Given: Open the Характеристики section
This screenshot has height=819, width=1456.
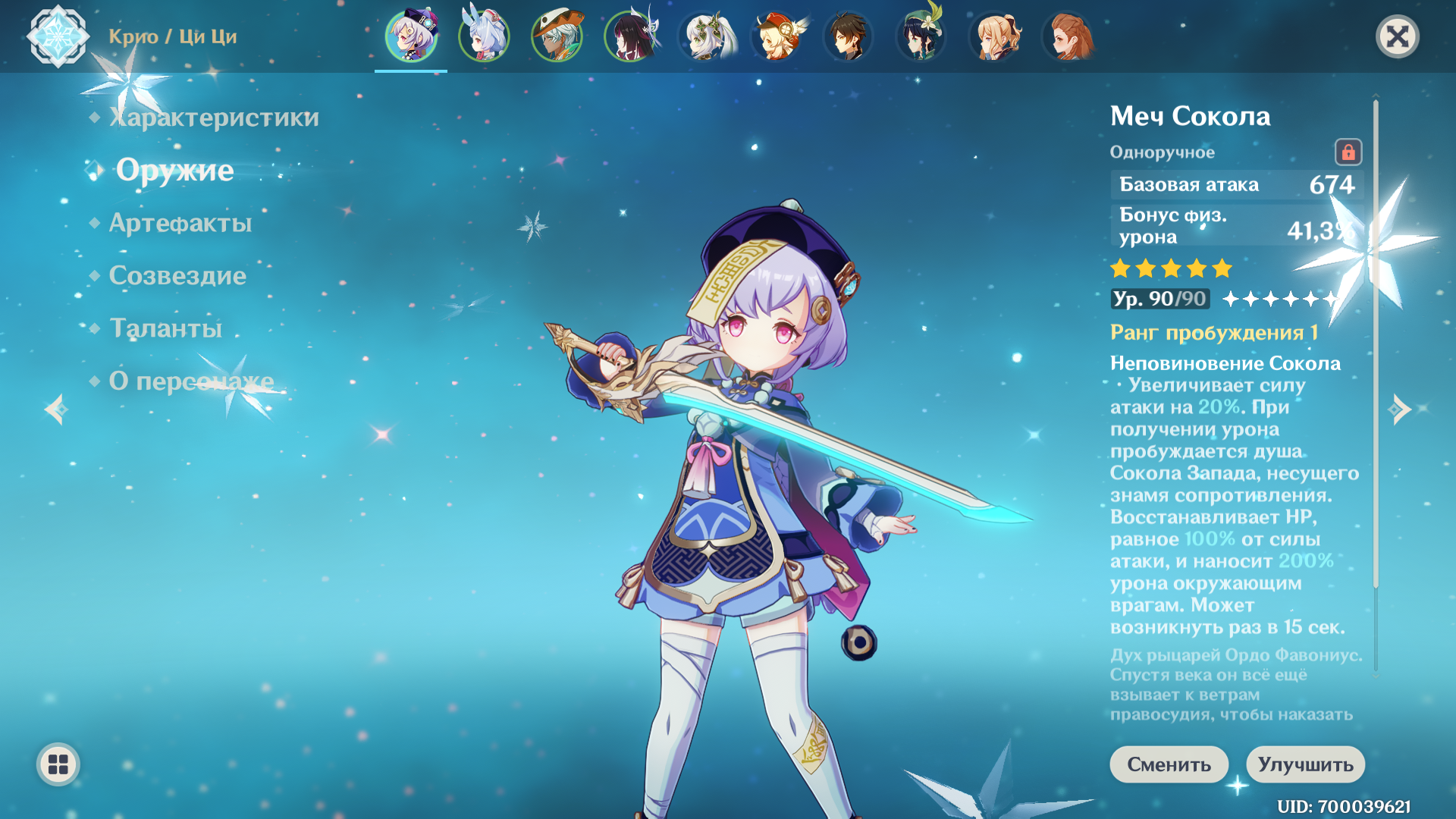Looking at the screenshot, I should [x=214, y=118].
